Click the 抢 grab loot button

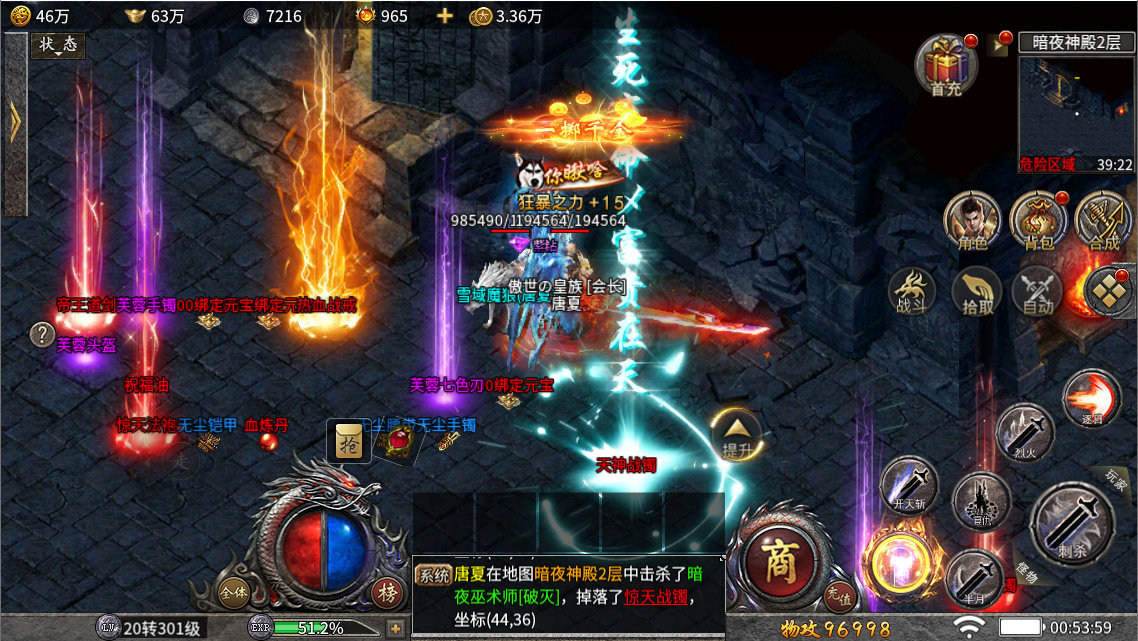pos(347,441)
